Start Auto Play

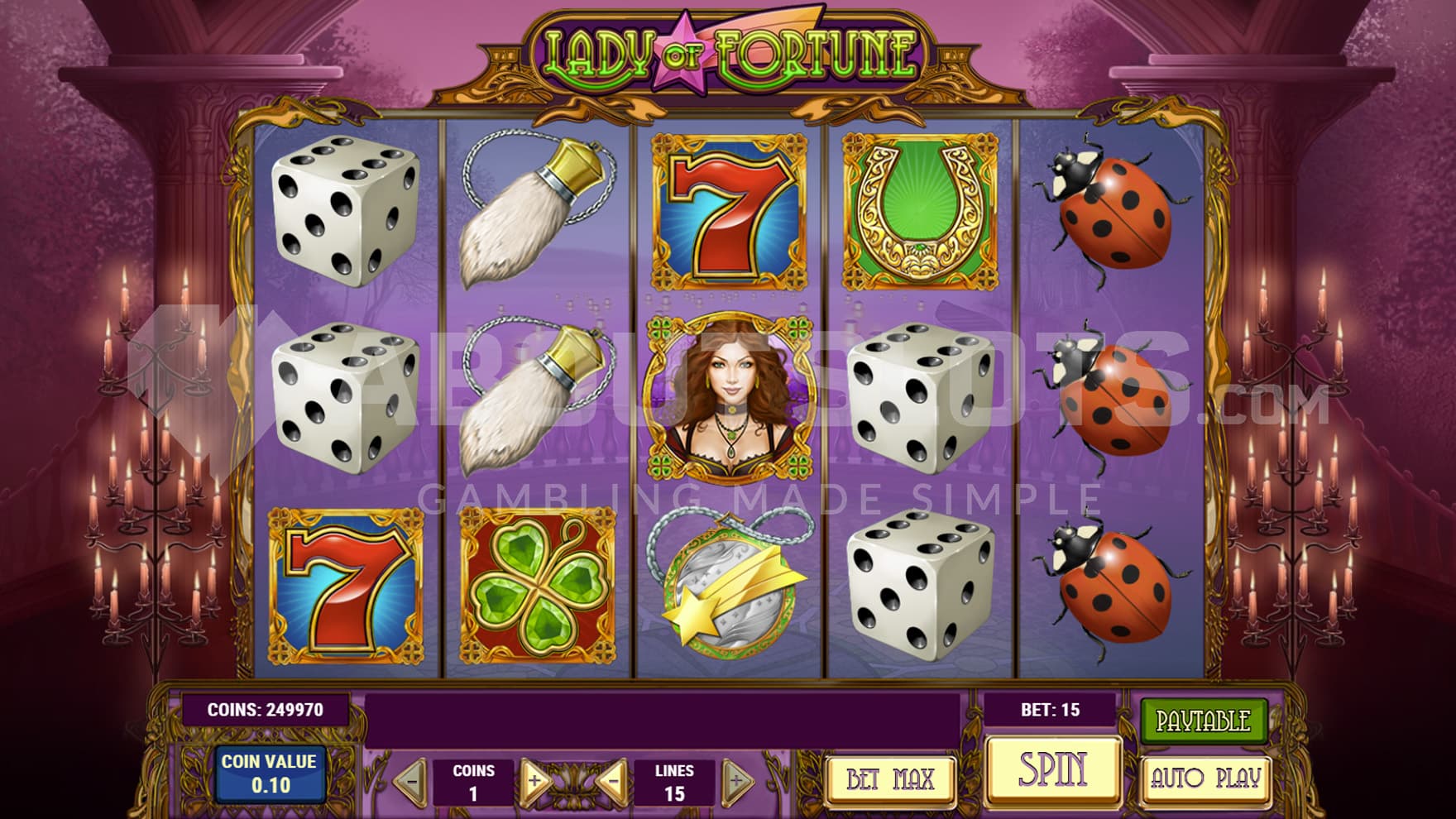click(1205, 778)
